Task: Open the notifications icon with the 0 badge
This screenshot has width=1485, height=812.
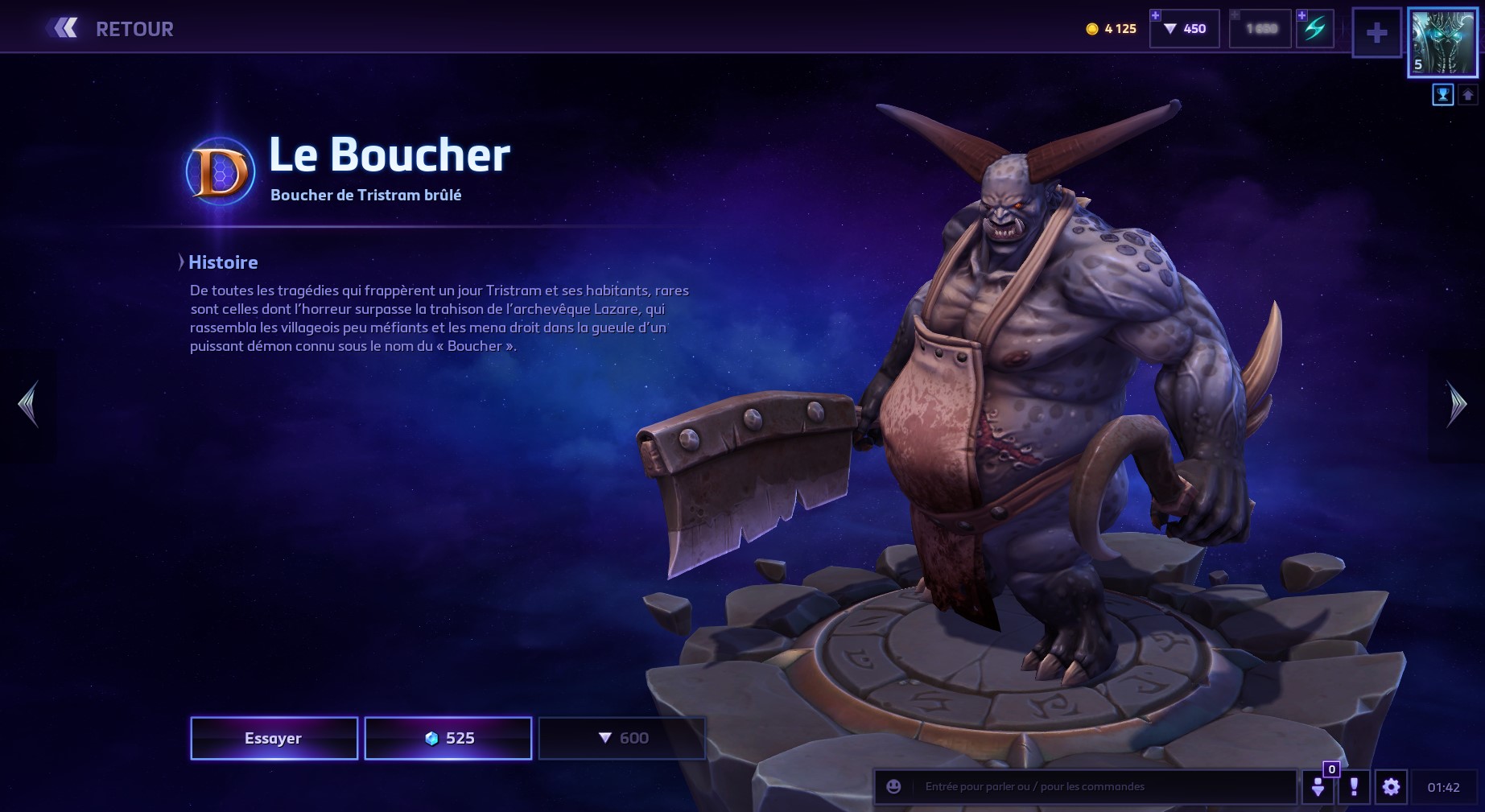Action: point(1318,786)
